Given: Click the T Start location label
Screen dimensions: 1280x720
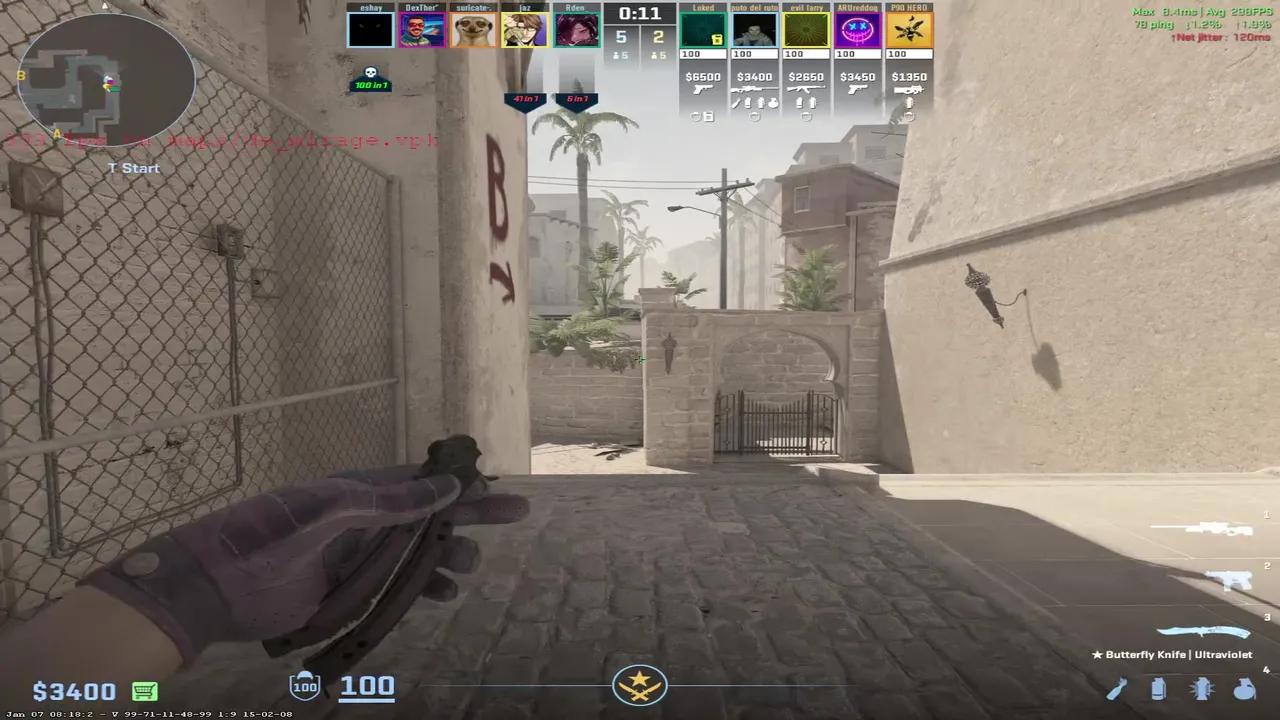Looking at the screenshot, I should 133,168.
